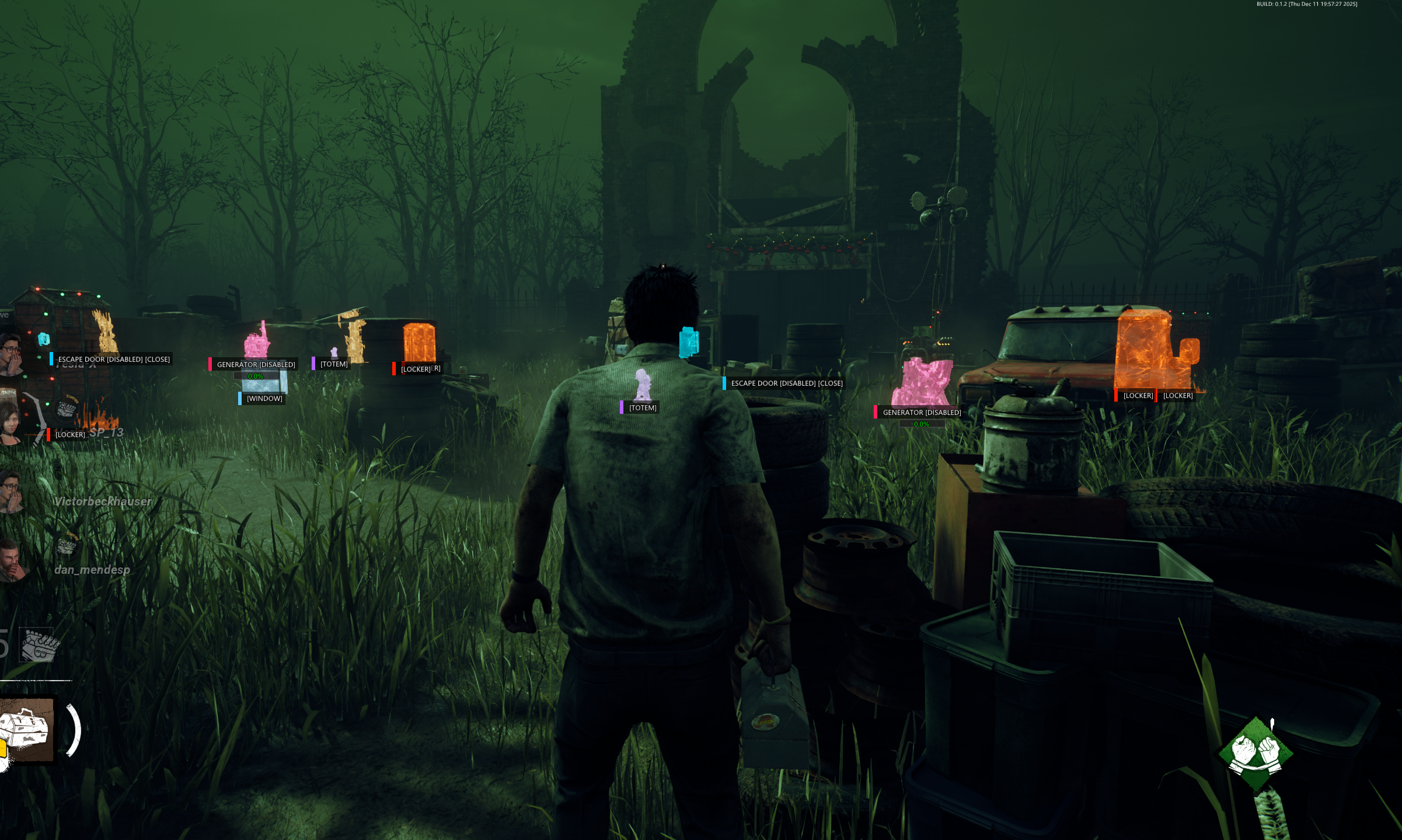Select Tesla-X's survivor portrait
The height and width of the screenshot is (840, 1402).
point(11,353)
